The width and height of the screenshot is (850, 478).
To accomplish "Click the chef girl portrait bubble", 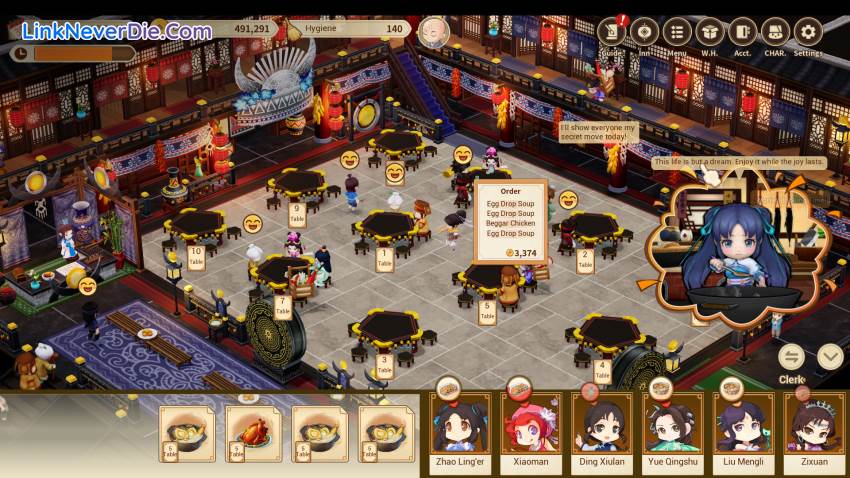I will [735, 252].
